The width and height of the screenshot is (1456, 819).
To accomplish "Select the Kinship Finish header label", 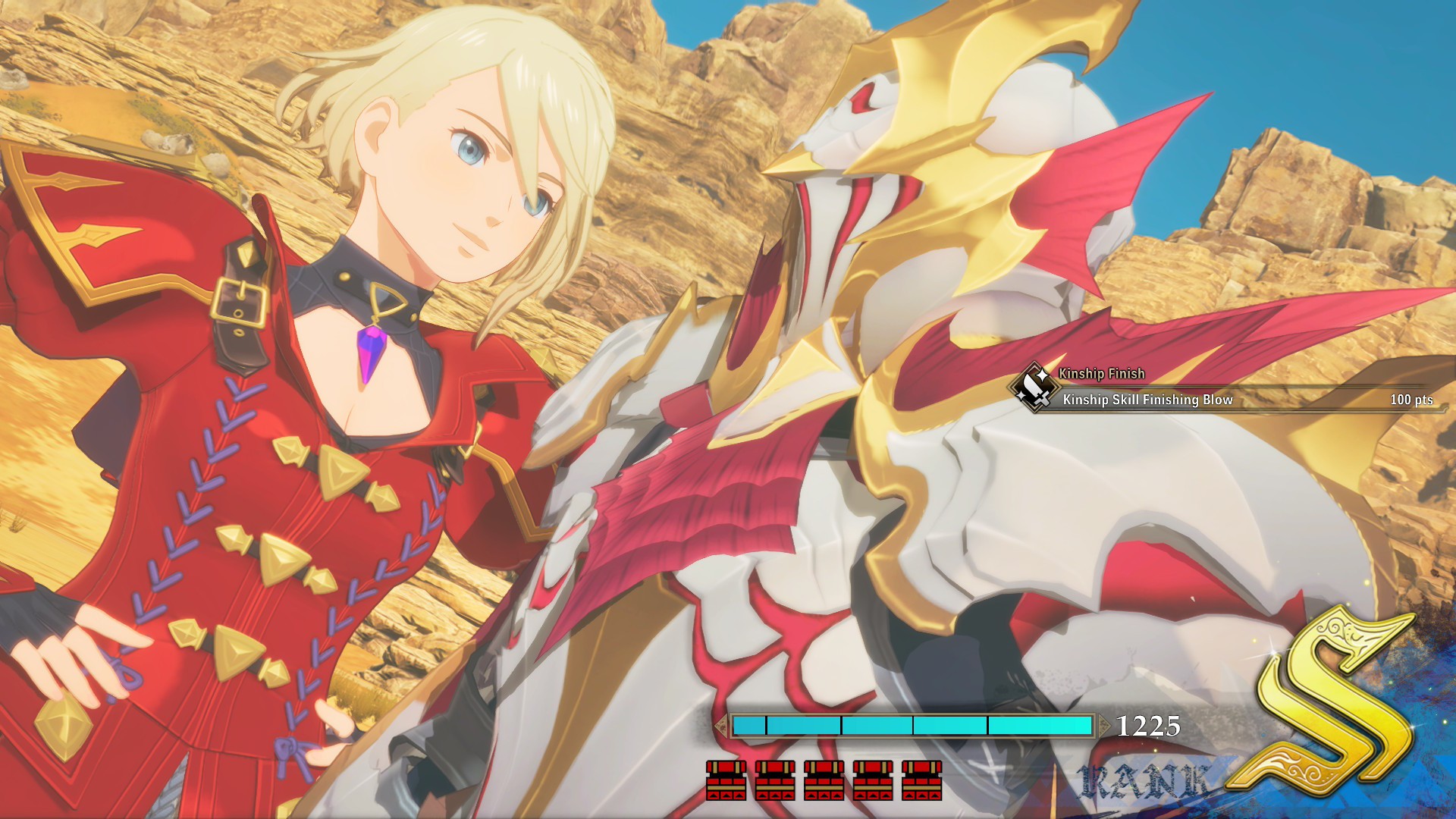I will [1103, 372].
